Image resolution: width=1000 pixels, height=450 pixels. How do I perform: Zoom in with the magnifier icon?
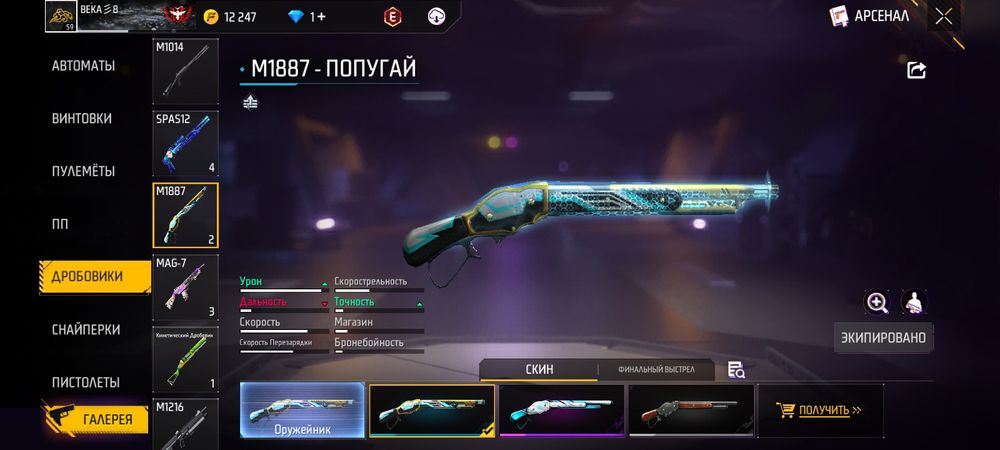click(877, 302)
